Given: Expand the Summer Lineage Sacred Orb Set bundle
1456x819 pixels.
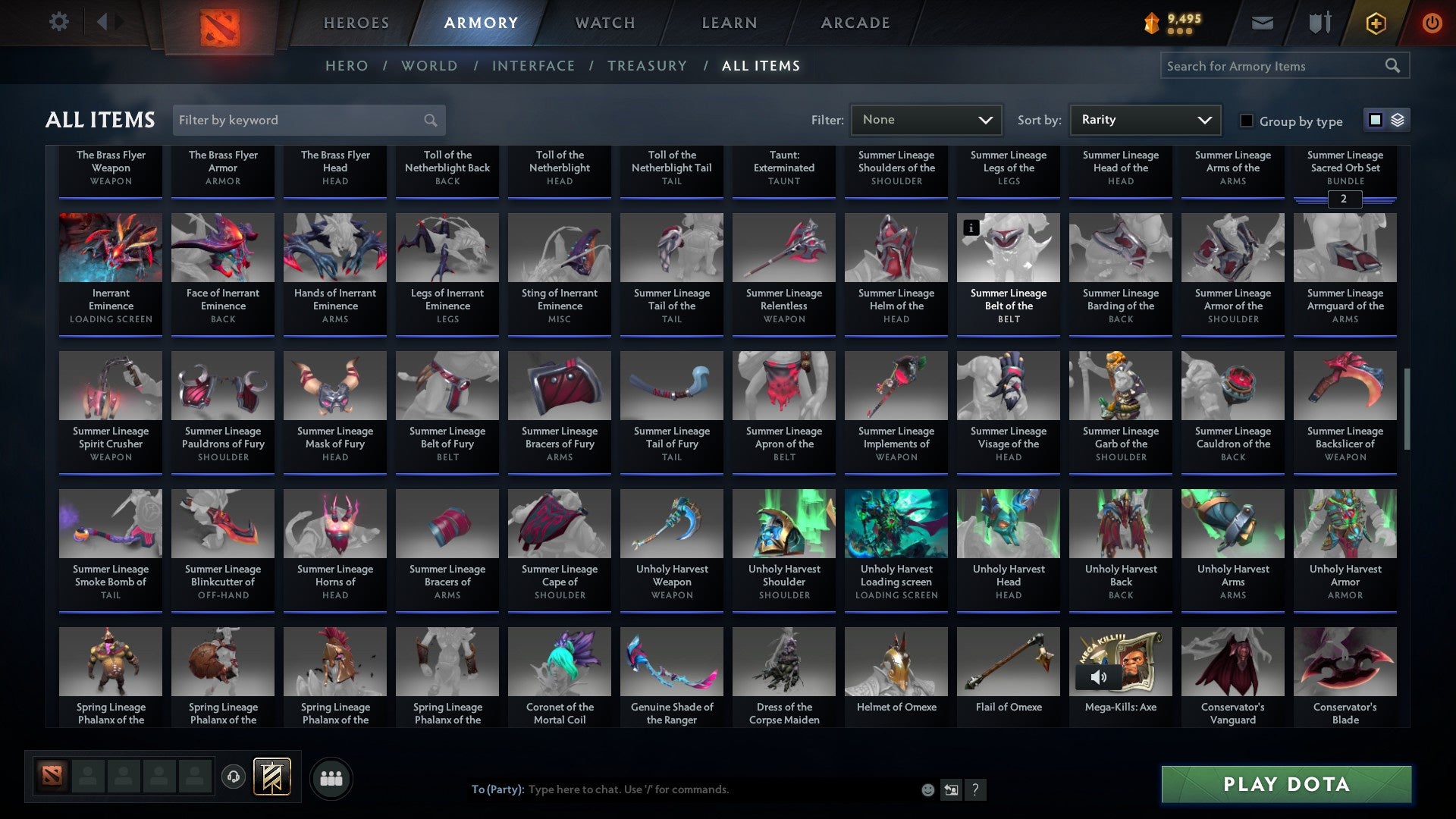Looking at the screenshot, I should tap(1345, 200).
